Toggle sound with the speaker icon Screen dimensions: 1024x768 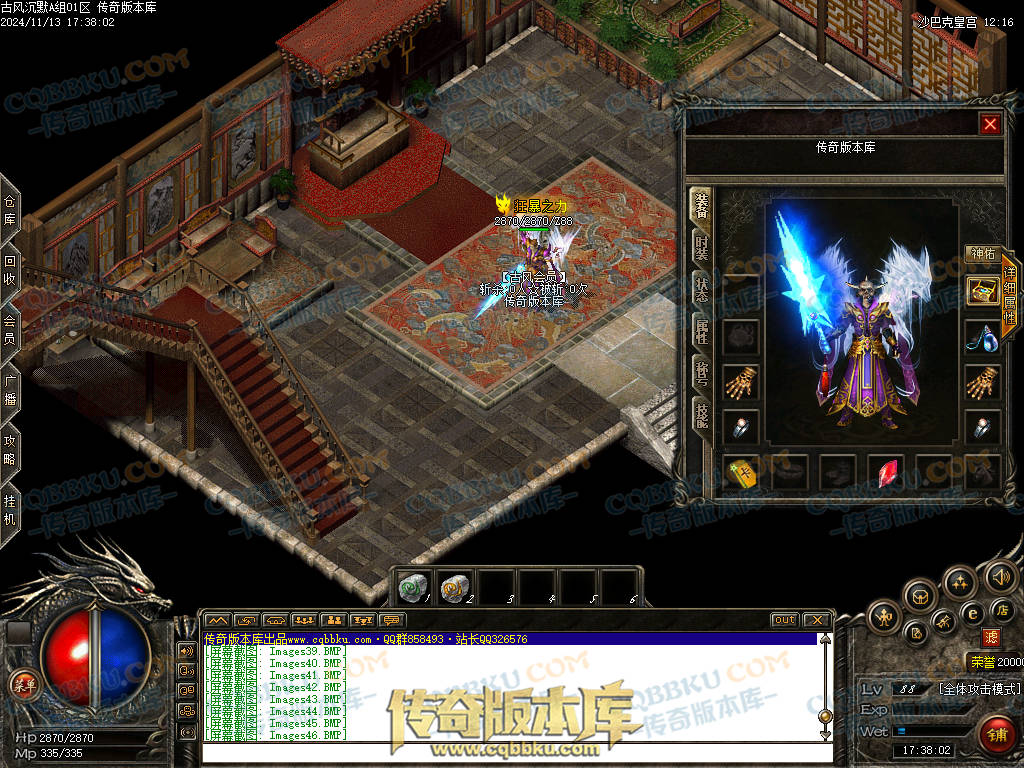tap(999, 576)
